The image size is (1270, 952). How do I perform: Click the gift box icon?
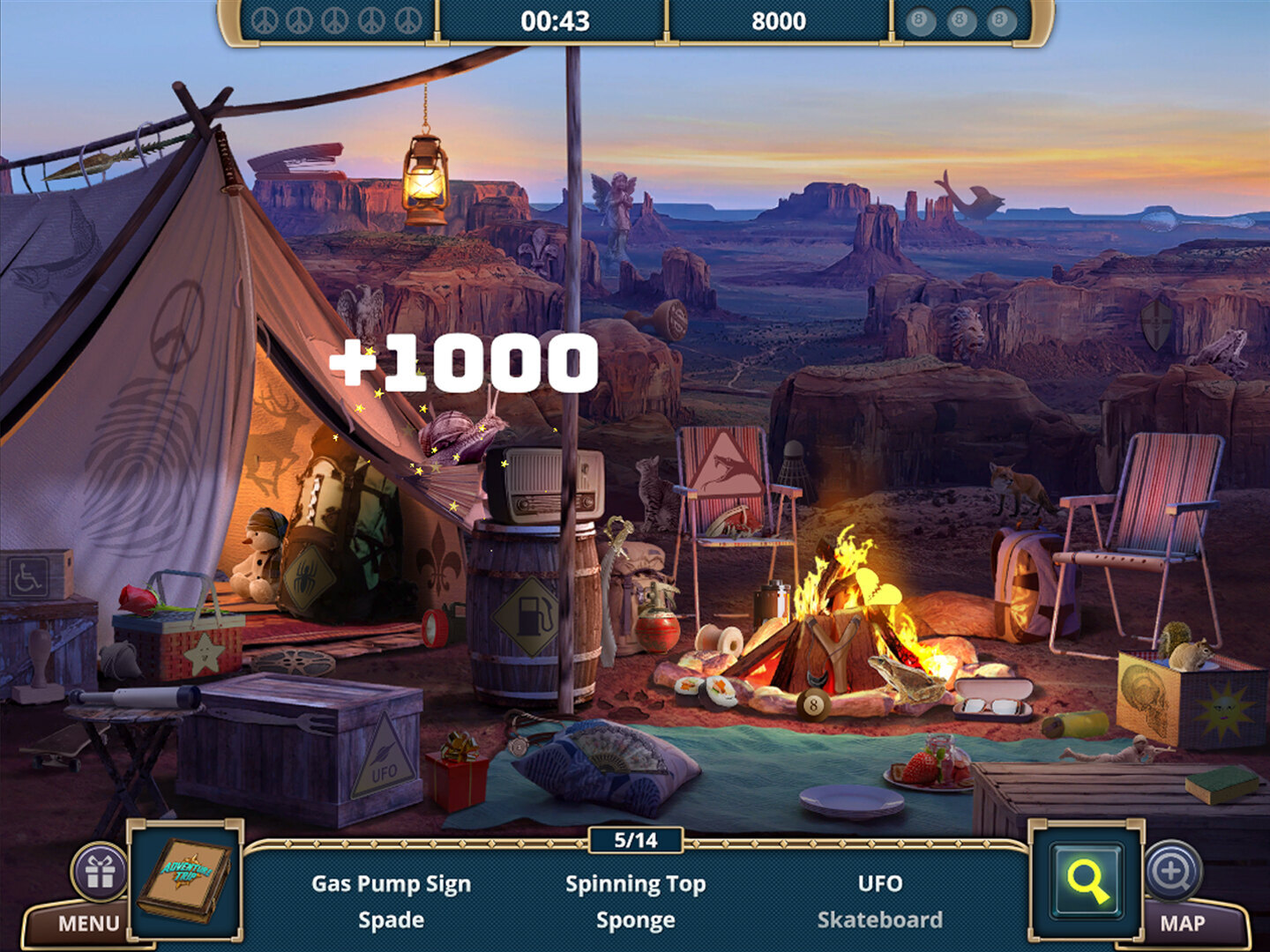(100, 872)
